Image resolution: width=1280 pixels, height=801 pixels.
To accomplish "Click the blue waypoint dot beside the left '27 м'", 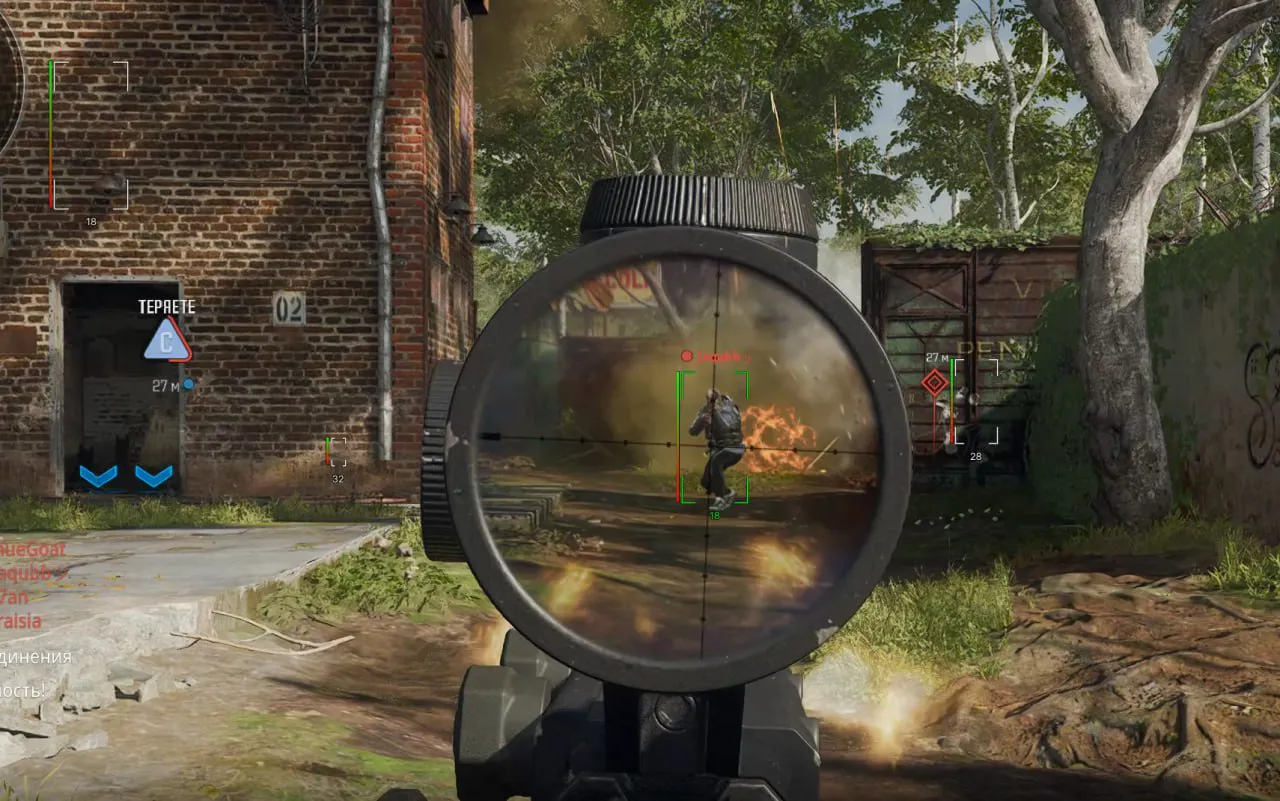I will click(190, 383).
